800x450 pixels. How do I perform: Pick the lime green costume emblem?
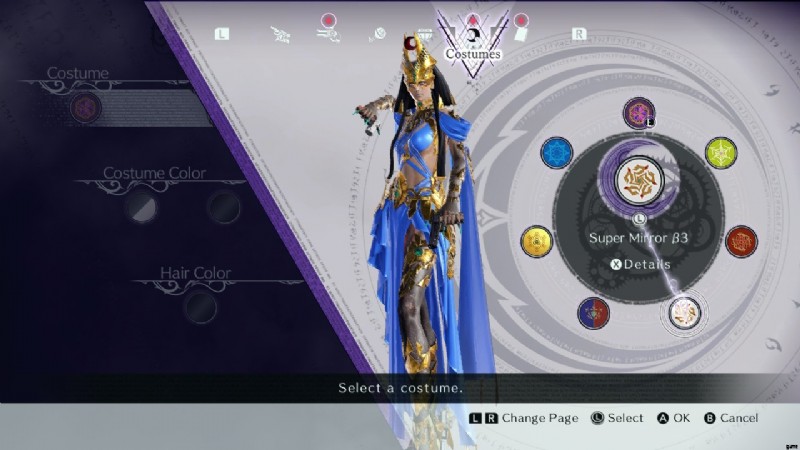tap(720, 153)
